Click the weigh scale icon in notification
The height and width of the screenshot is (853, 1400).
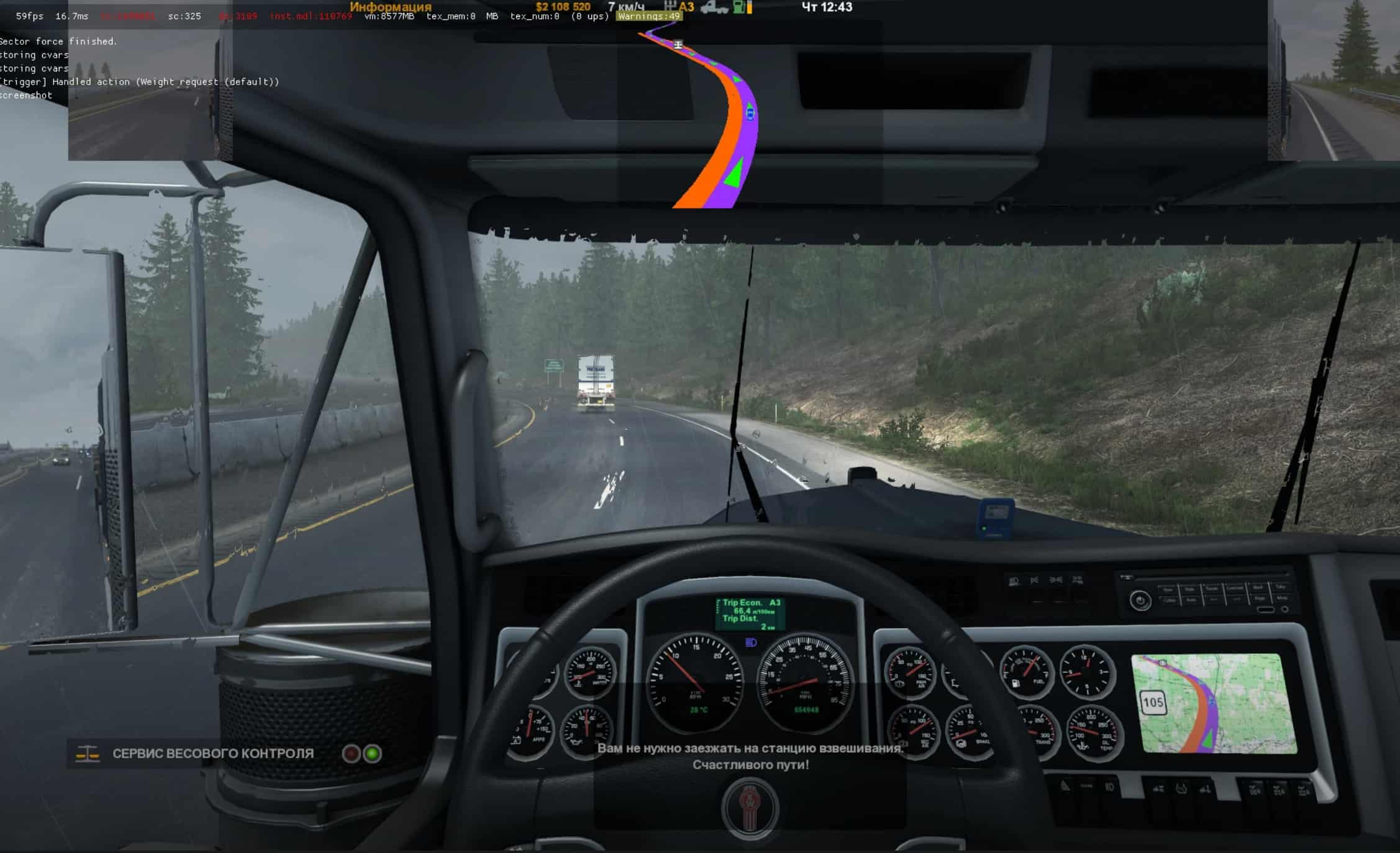pos(88,754)
